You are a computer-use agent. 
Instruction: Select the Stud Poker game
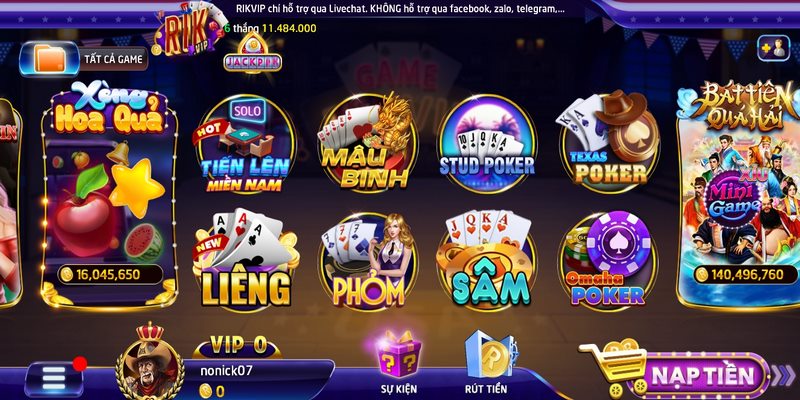(486, 146)
